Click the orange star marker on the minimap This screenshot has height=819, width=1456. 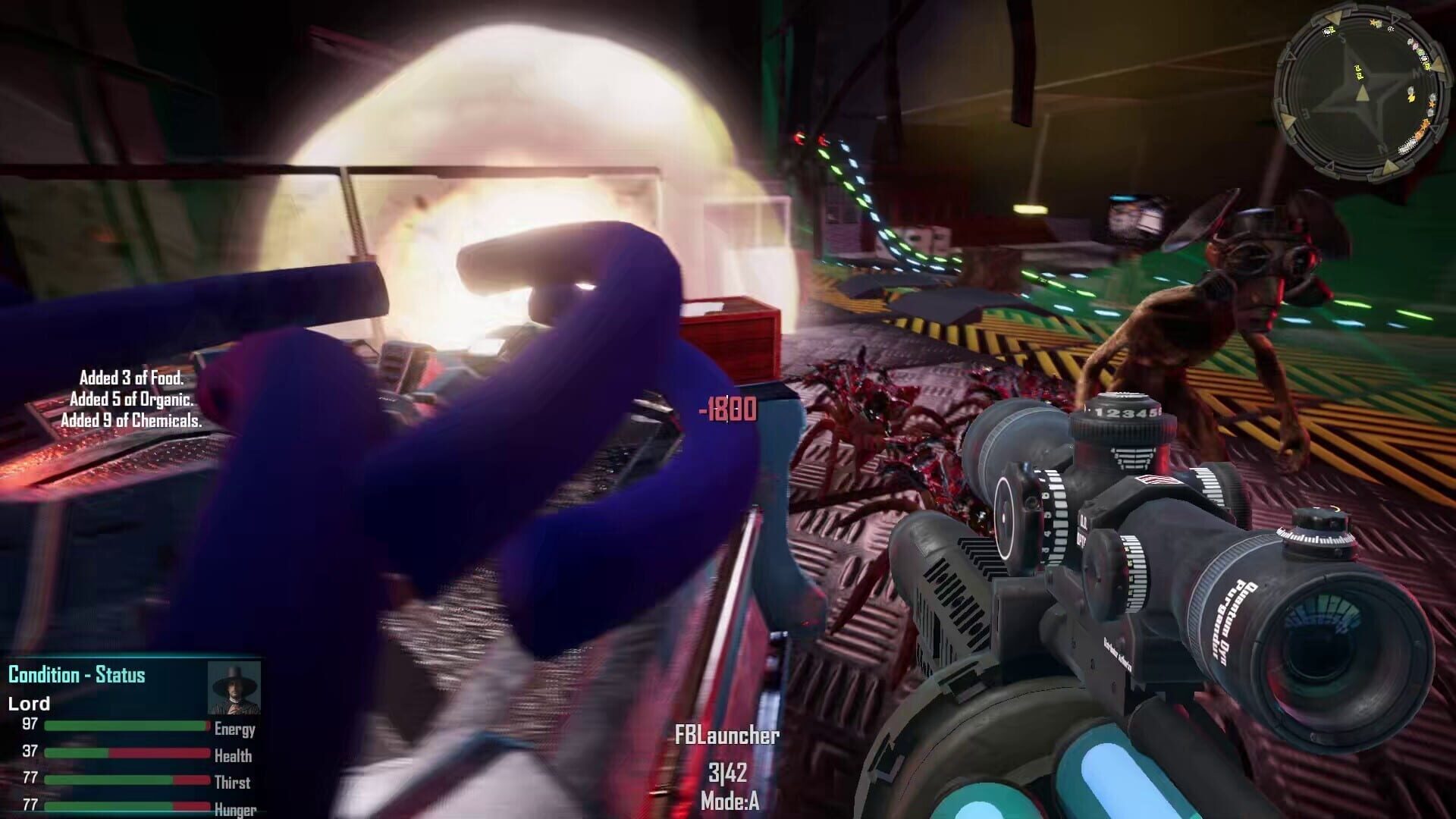(1432, 103)
